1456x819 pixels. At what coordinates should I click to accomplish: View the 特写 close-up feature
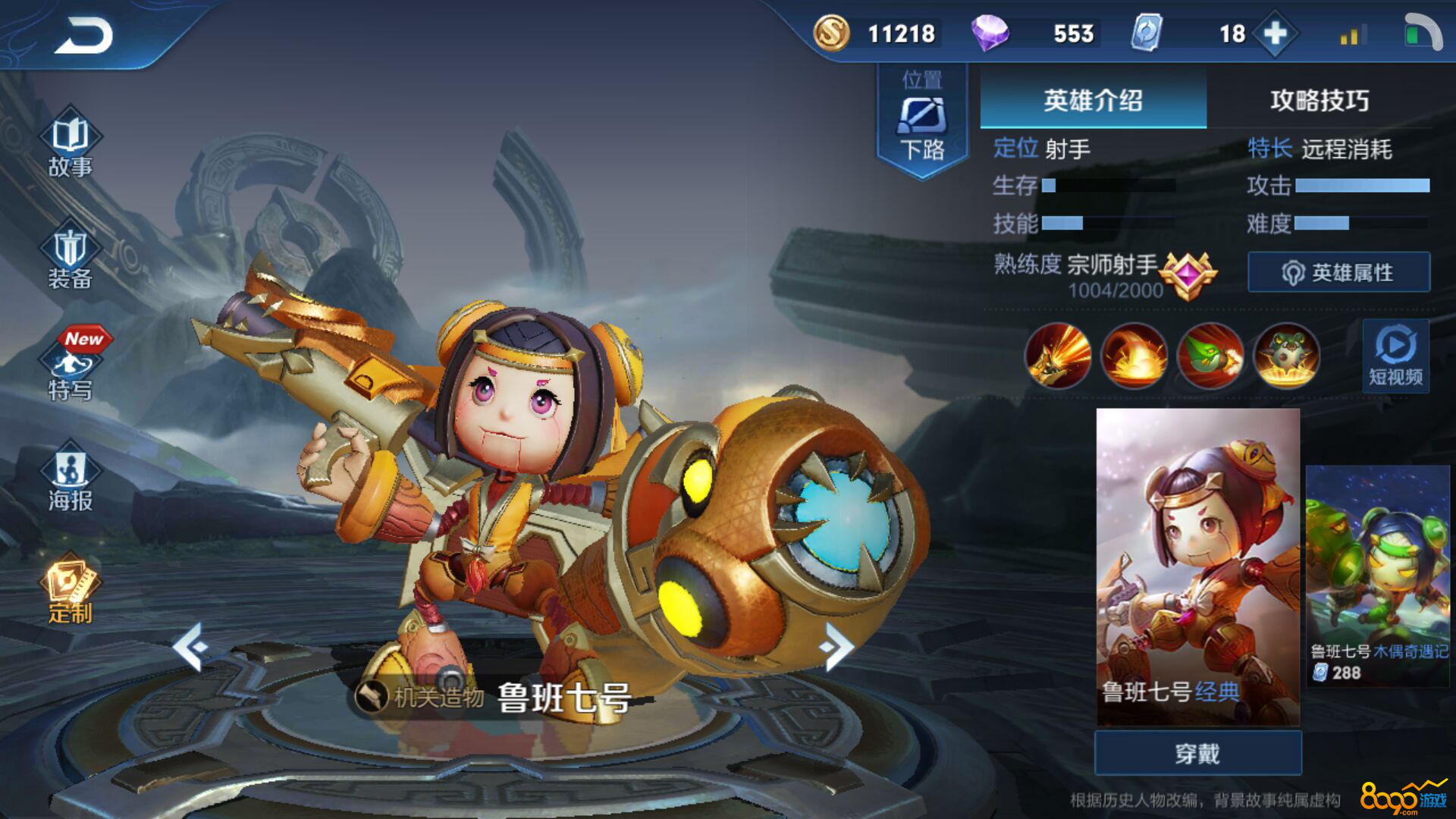tap(70, 369)
